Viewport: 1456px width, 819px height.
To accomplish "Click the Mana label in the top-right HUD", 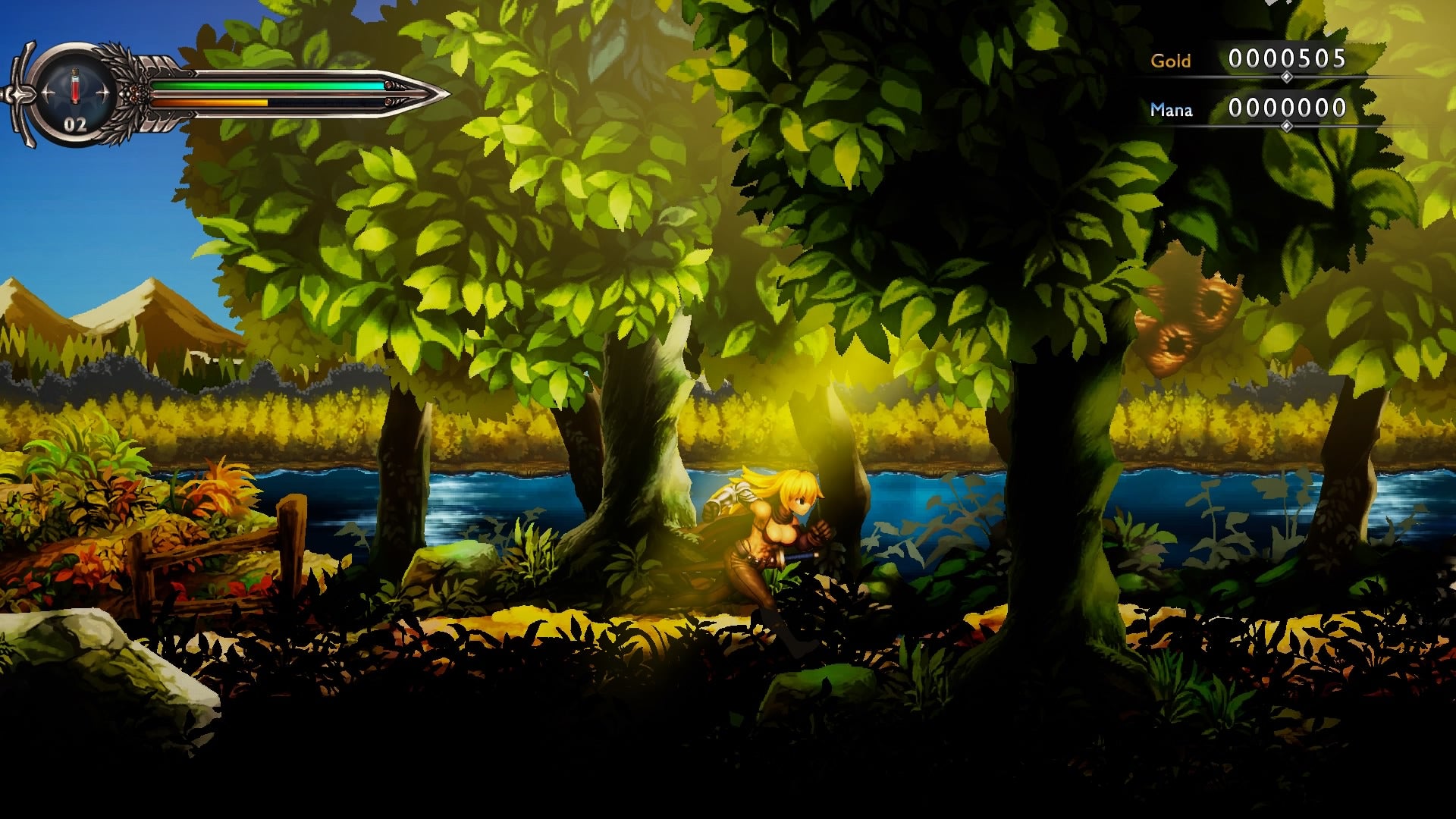I will (1172, 111).
